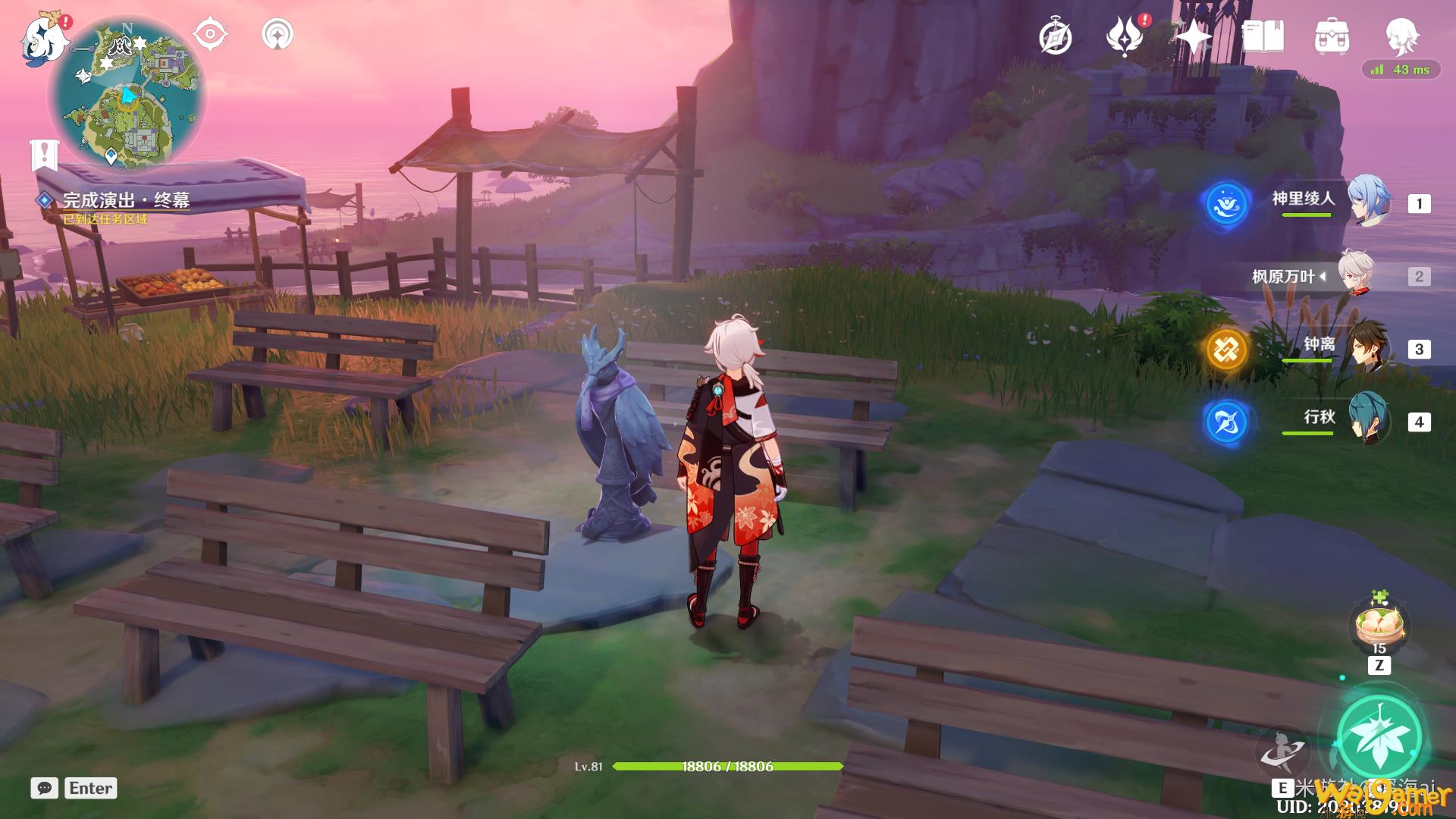Screen dimensions: 1456x819
Task: Open the circular minimap
Action: pyautogui.click(x=127, y=94)
